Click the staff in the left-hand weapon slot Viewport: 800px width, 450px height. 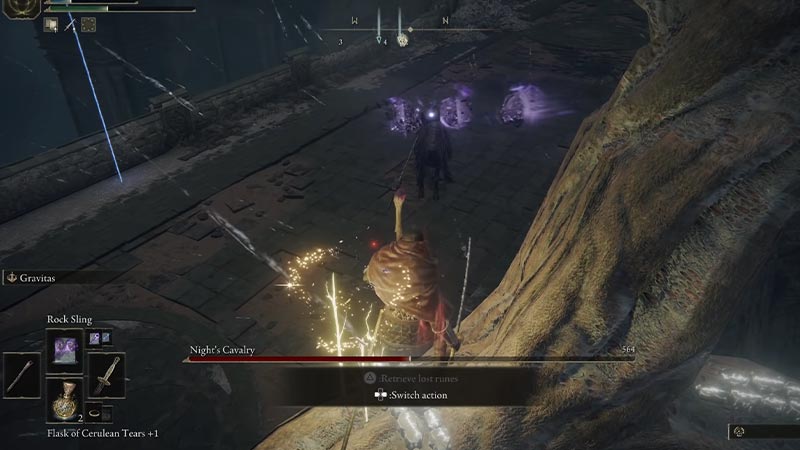click(x=21, y=376)
